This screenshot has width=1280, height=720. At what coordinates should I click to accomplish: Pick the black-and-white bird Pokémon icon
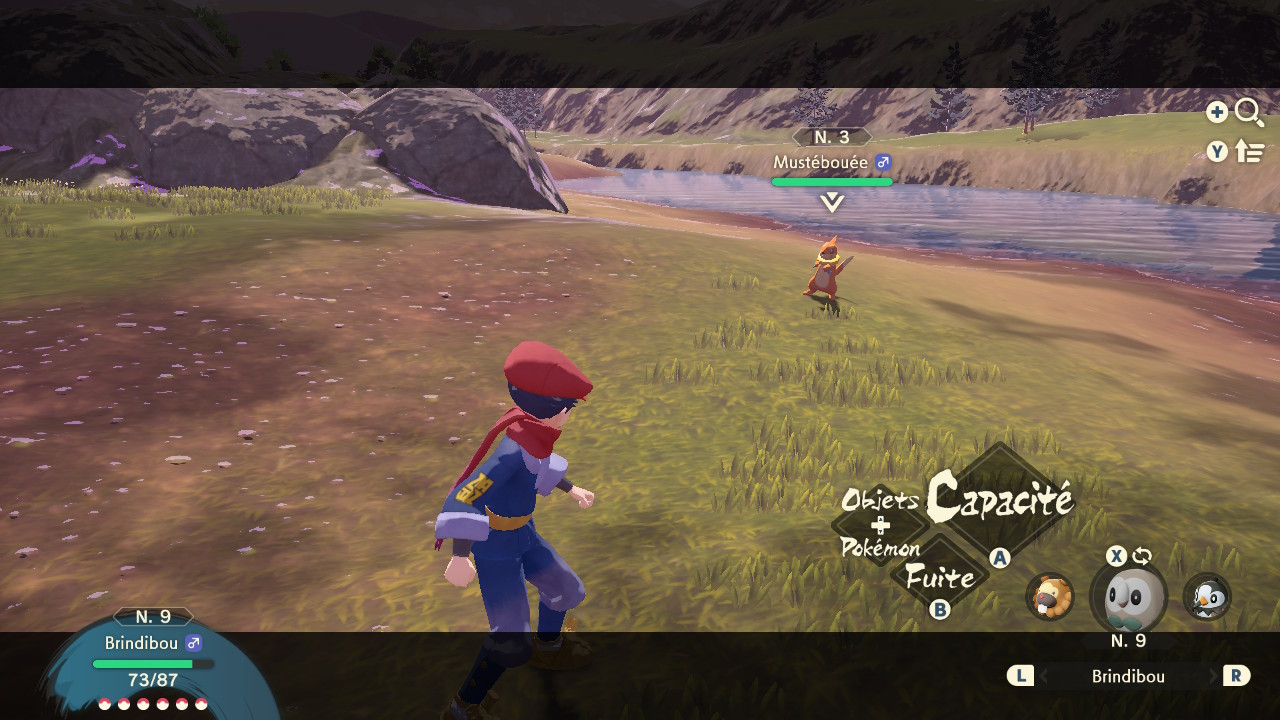[x=1207, y=597]
